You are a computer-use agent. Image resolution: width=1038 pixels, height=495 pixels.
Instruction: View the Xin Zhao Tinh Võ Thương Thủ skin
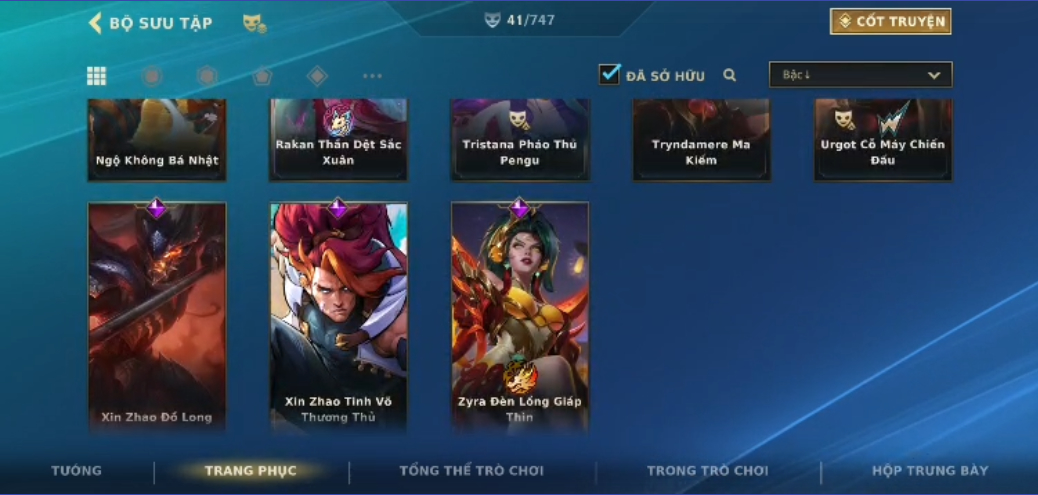(x=338, y=316)
